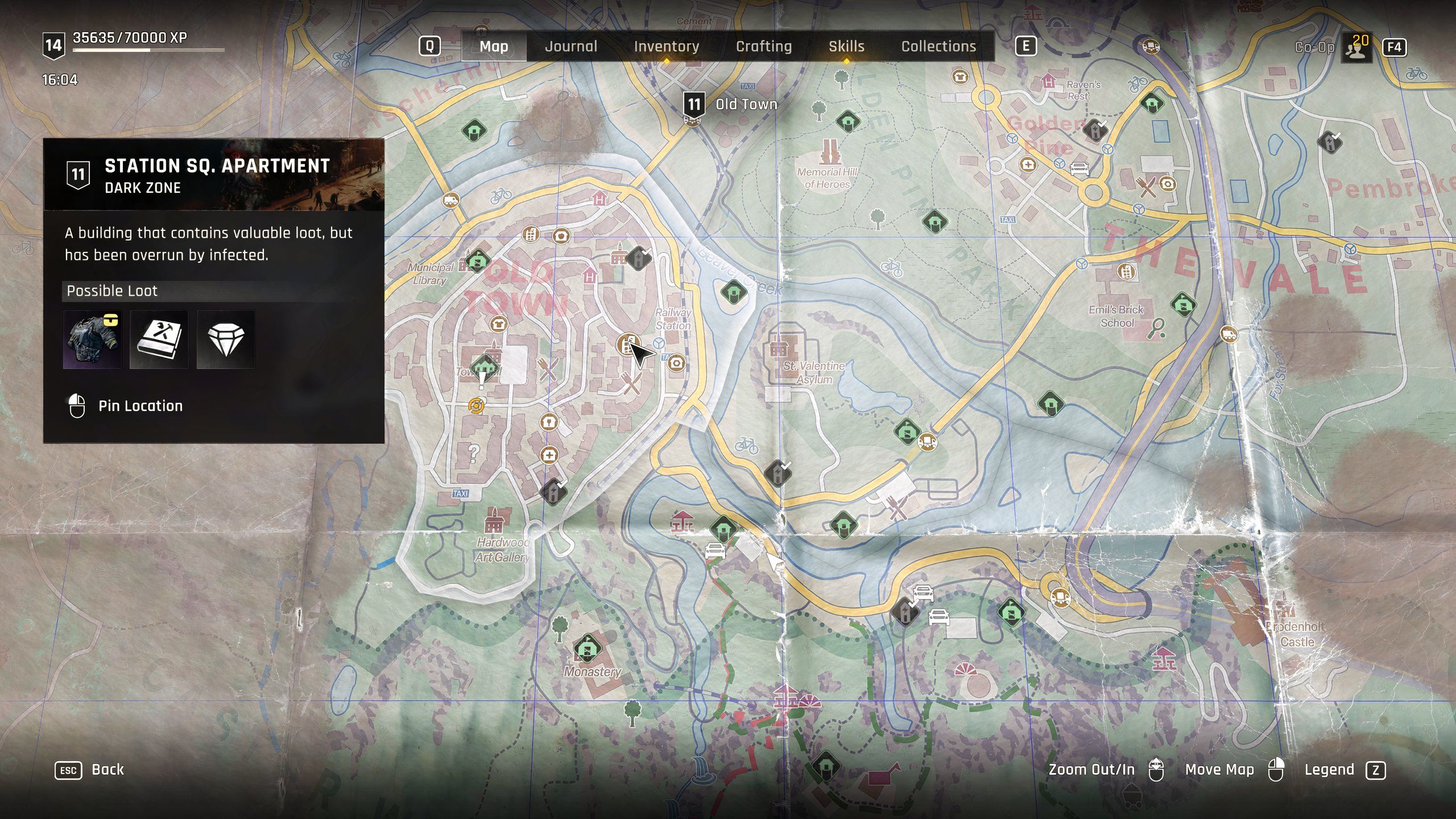Screen dimensions: 1456x819
Task: Select the Map tab
Action: [x=494, y=47]
